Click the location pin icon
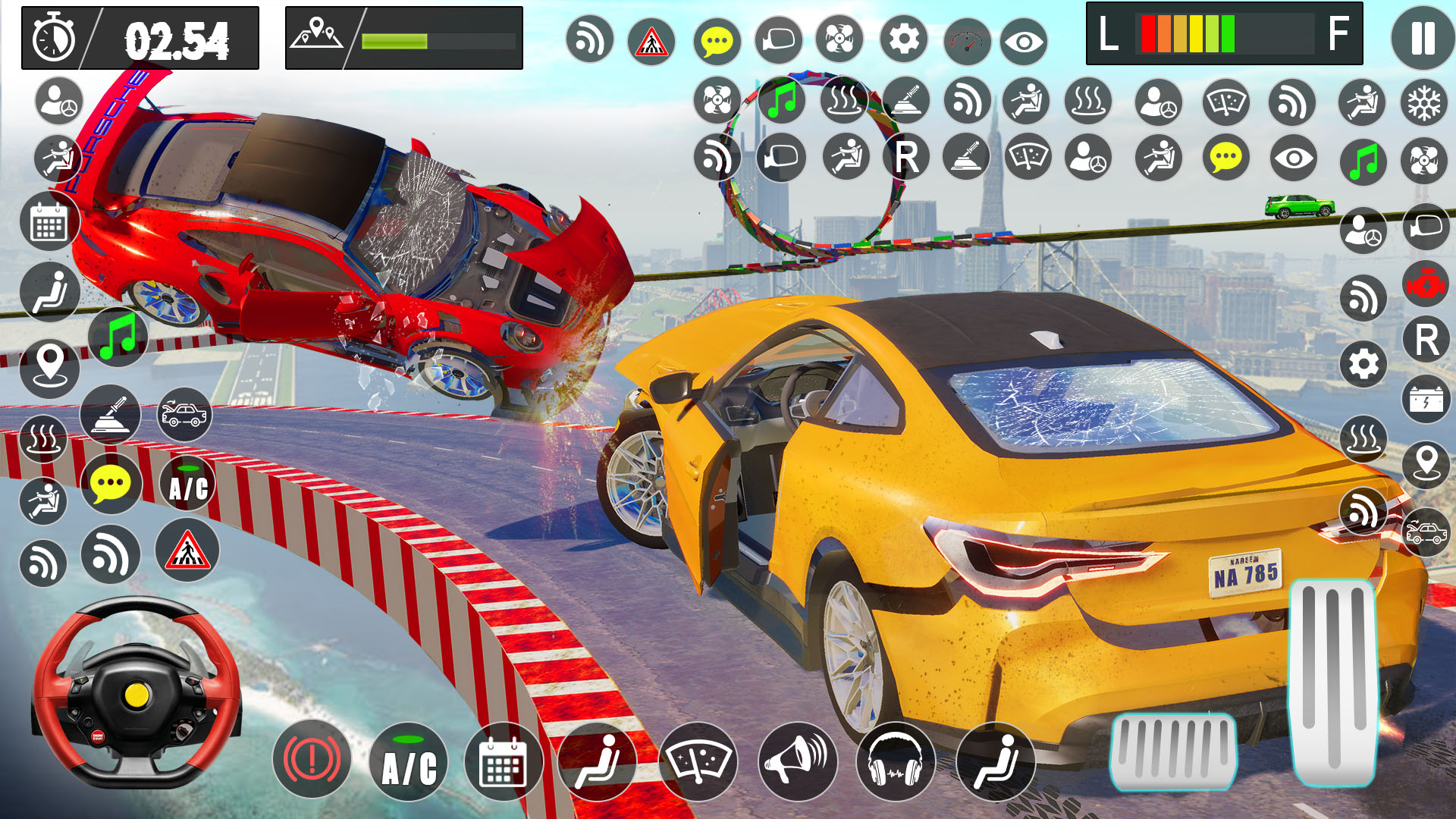The image size is (1456, 819). click(49, 369)
